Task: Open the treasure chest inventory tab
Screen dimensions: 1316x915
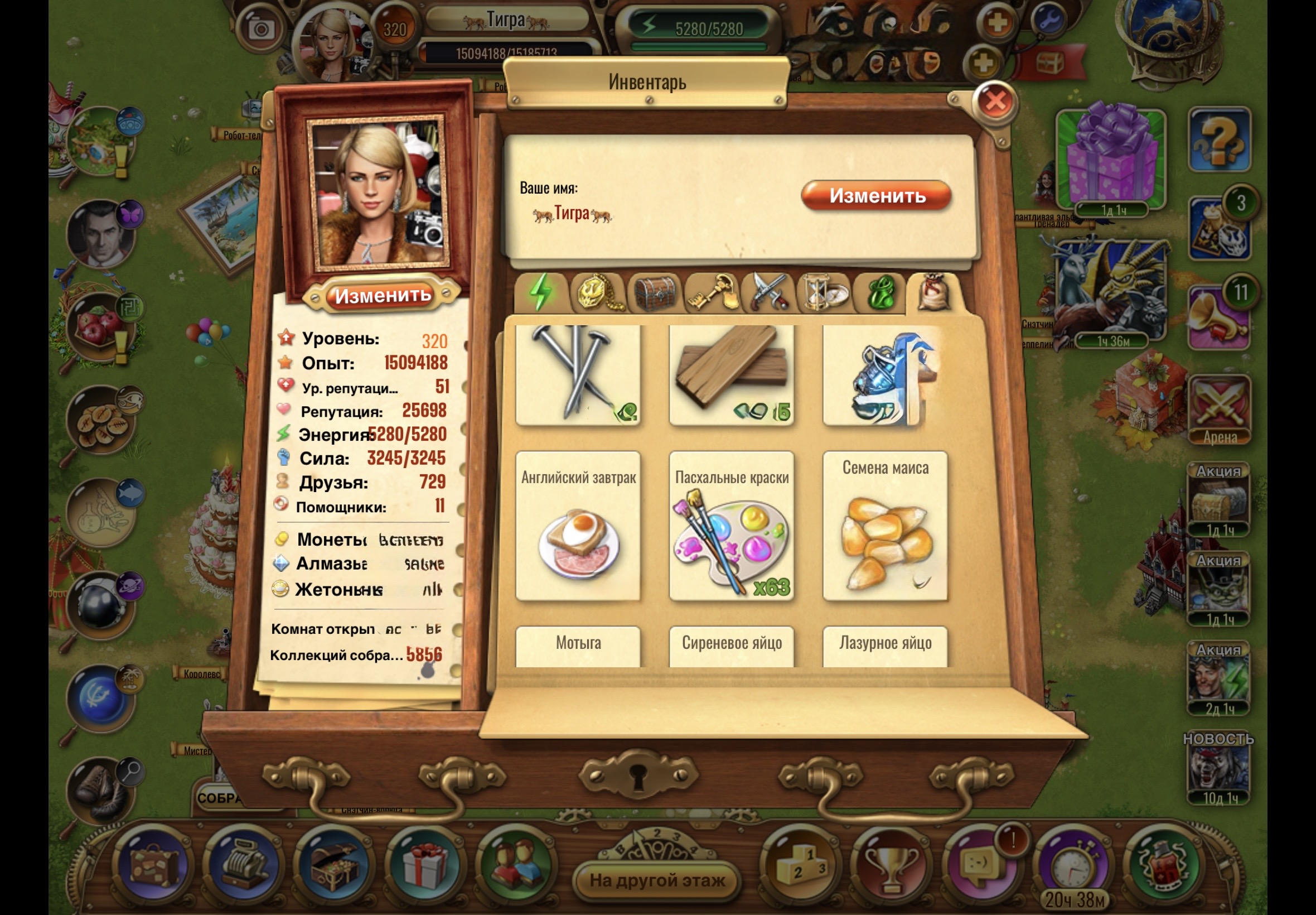Action: (x=654, y=292)
